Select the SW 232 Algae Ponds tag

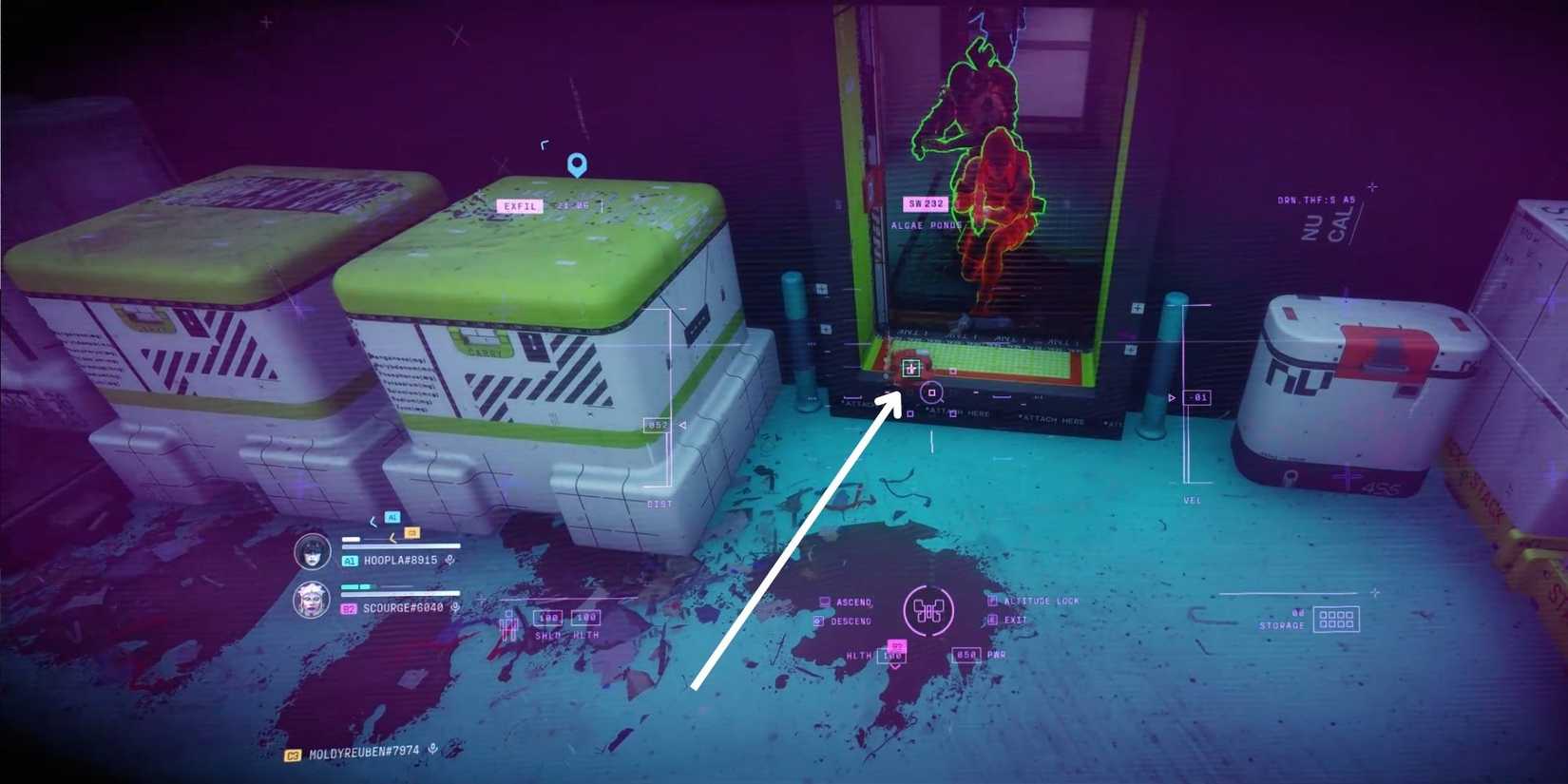(924, 203)
